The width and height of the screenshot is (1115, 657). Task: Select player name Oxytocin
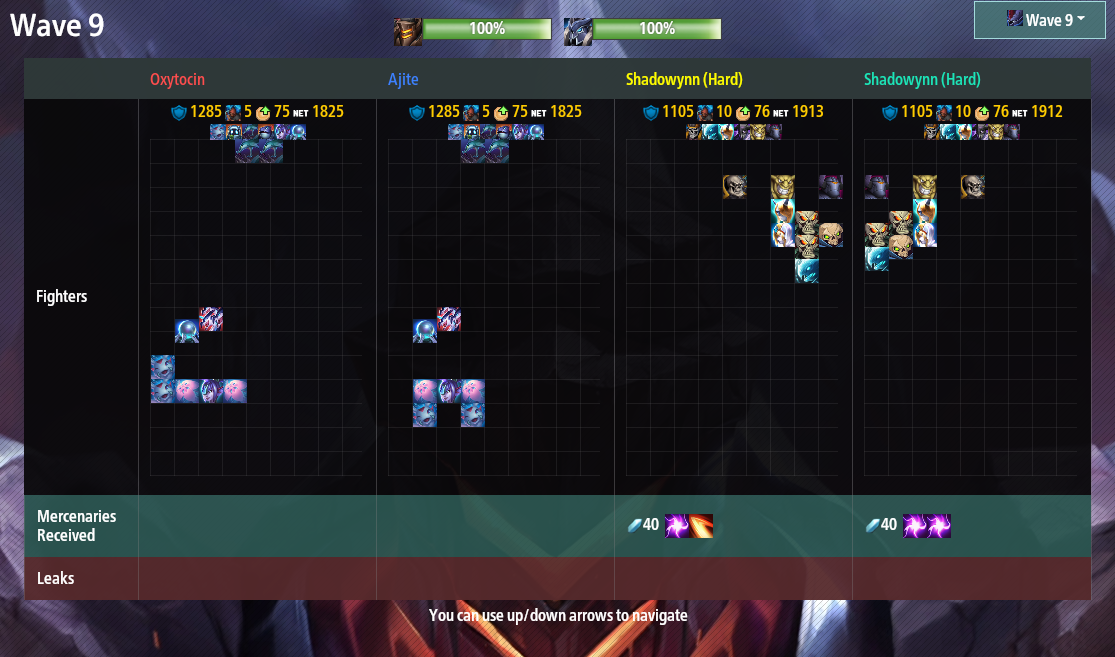[178, 80]
